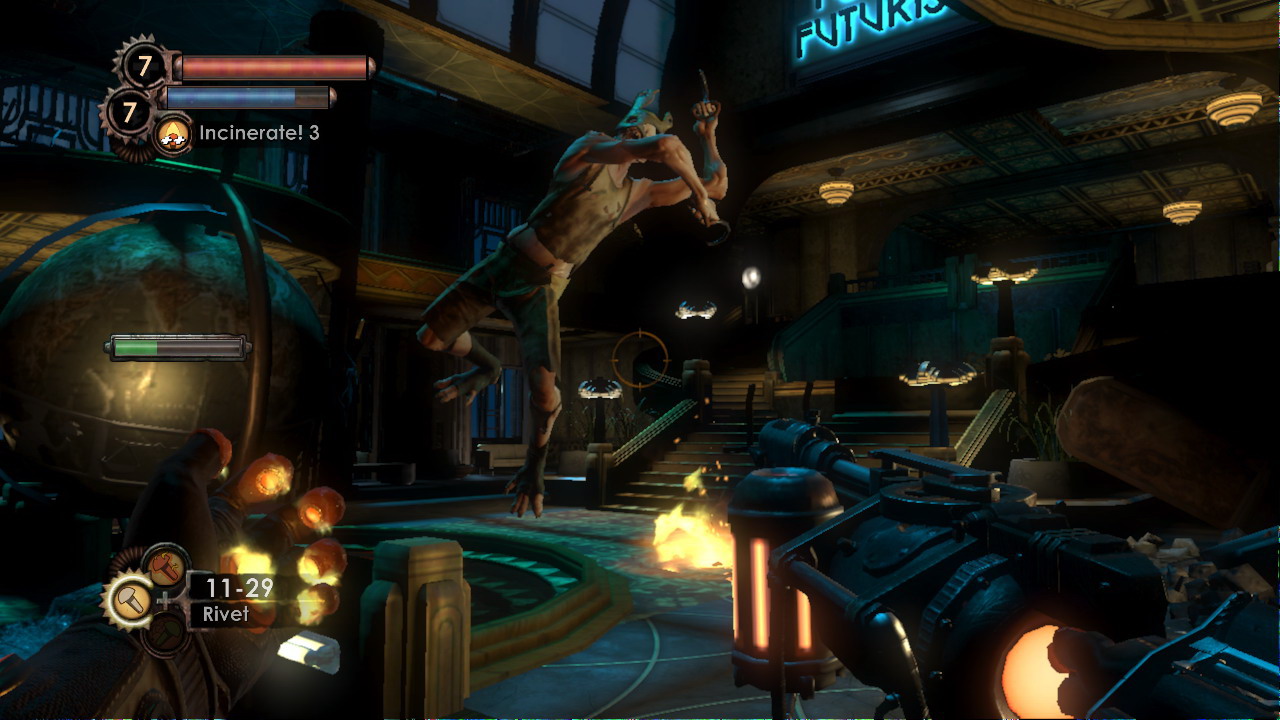
Task: Select the incendiary rivet ammo icon
Action: coord(165,568)
